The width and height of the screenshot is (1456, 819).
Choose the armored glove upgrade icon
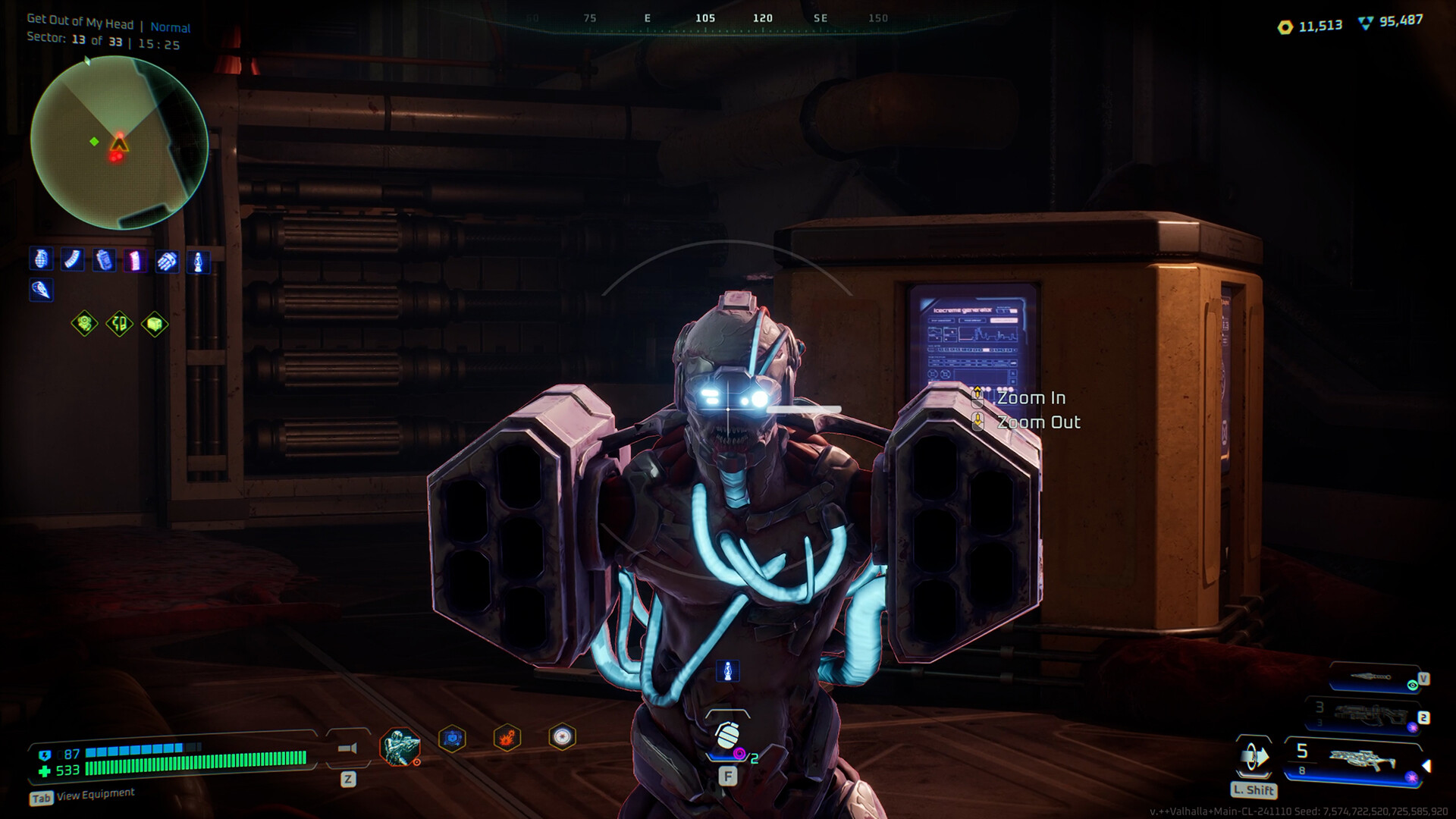coord(167,262)
